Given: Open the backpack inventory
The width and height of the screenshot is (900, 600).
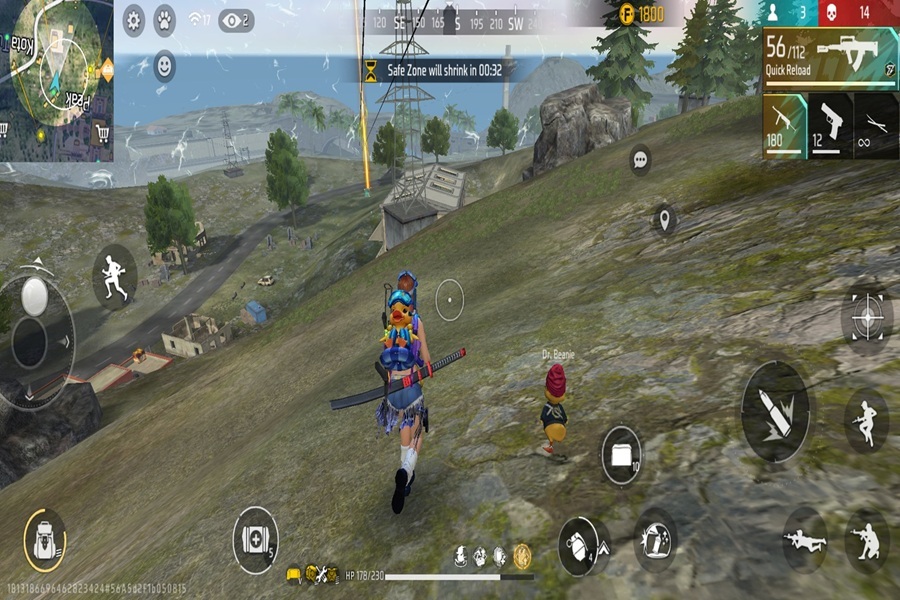Looking at the screenshot, I should pyautogui.click(x=44, y=540).
